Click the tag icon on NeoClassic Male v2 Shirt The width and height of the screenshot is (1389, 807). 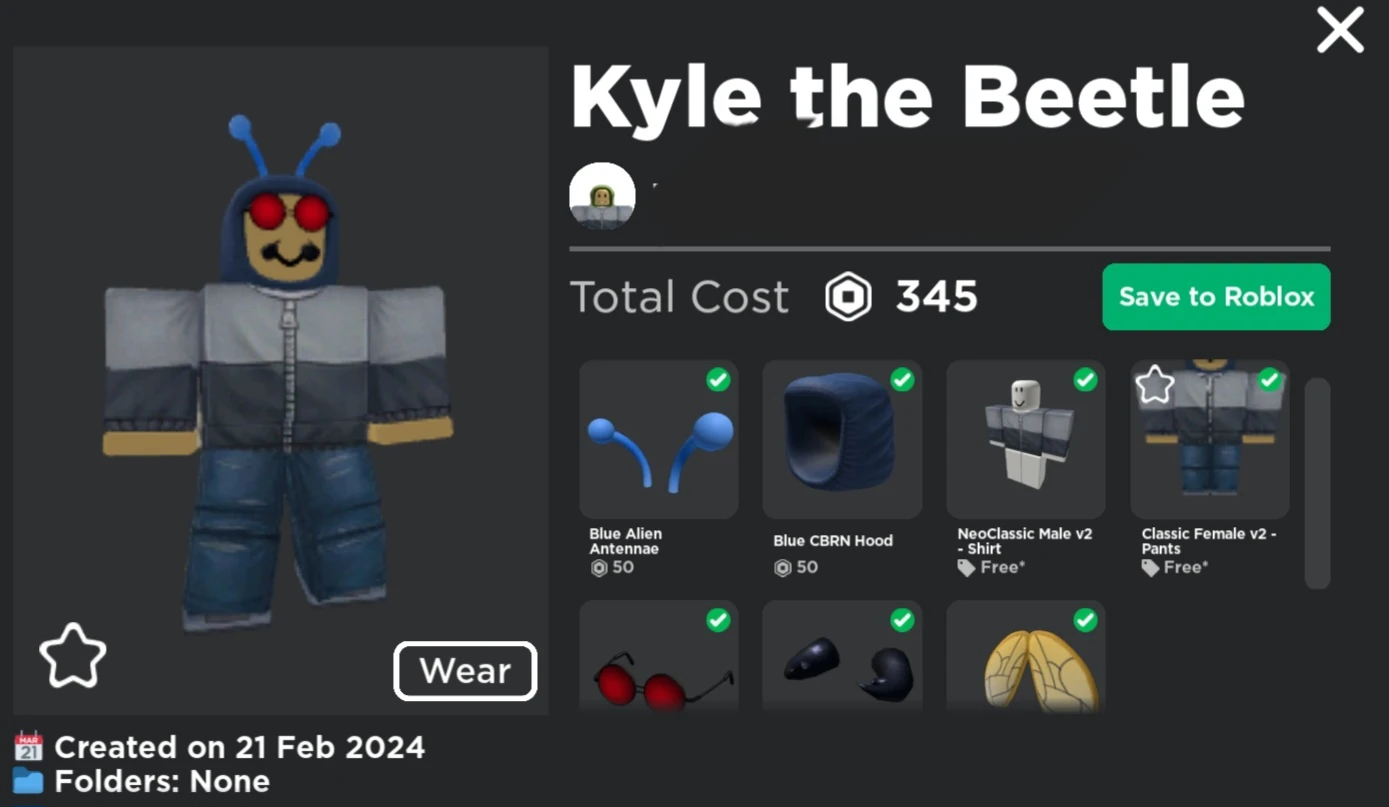click(x=966, y=567)
